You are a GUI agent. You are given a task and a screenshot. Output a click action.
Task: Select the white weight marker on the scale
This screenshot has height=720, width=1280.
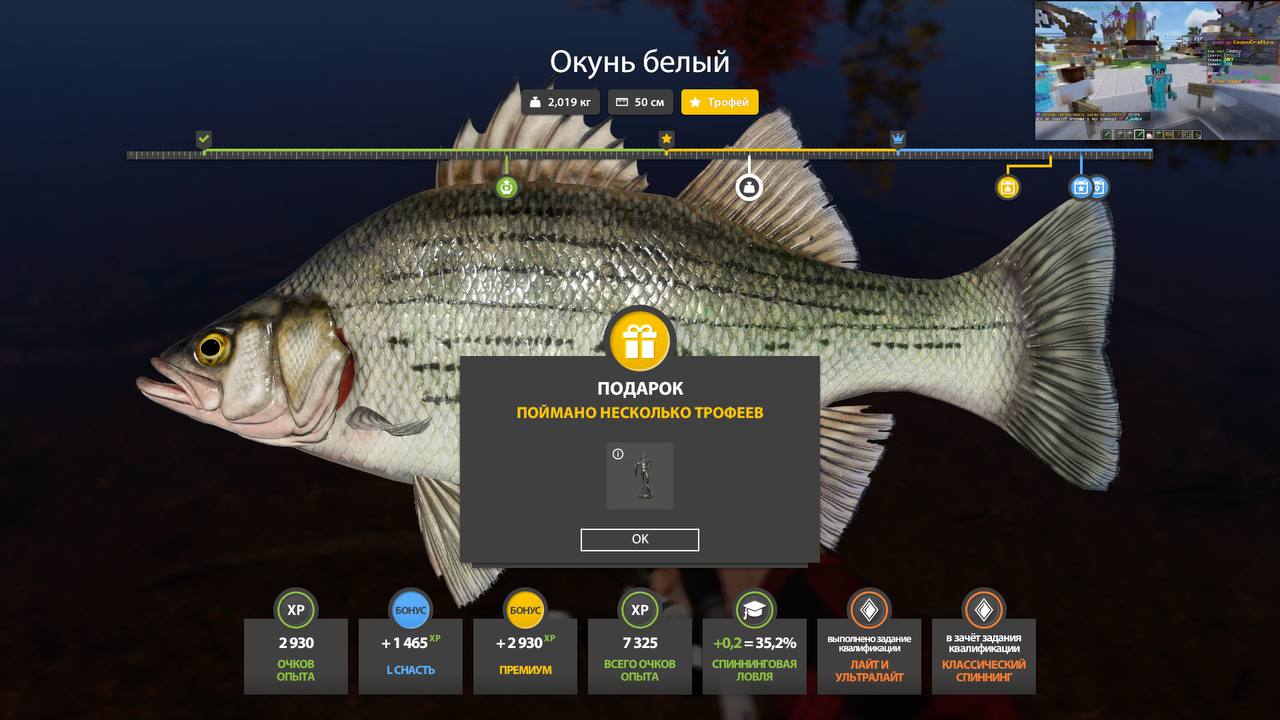point(749,187)
